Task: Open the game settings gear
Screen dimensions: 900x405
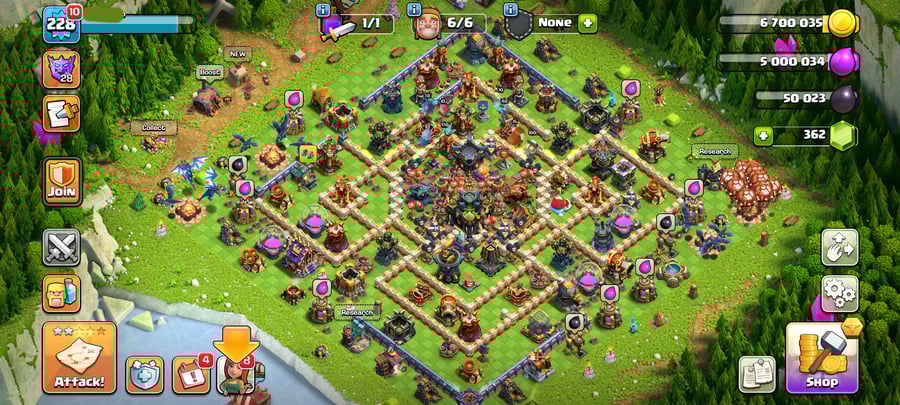Action: click(840, 293)
